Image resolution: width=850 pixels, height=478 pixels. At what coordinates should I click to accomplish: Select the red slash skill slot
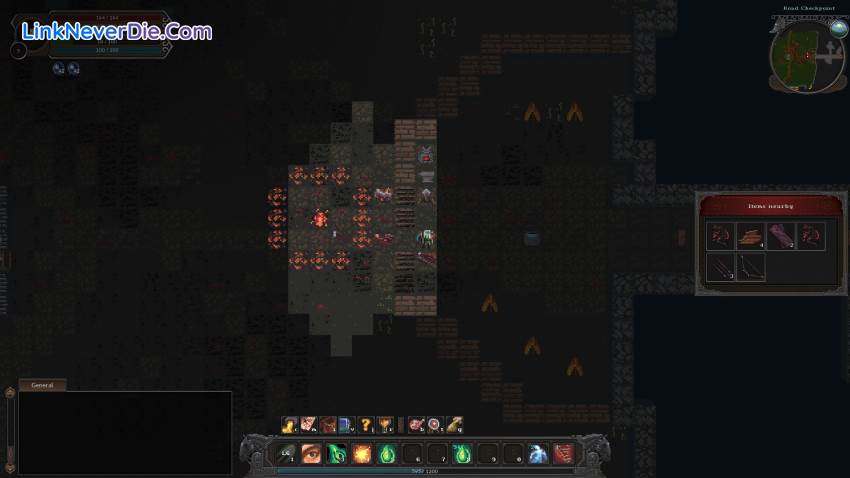[x=563, y=453]
